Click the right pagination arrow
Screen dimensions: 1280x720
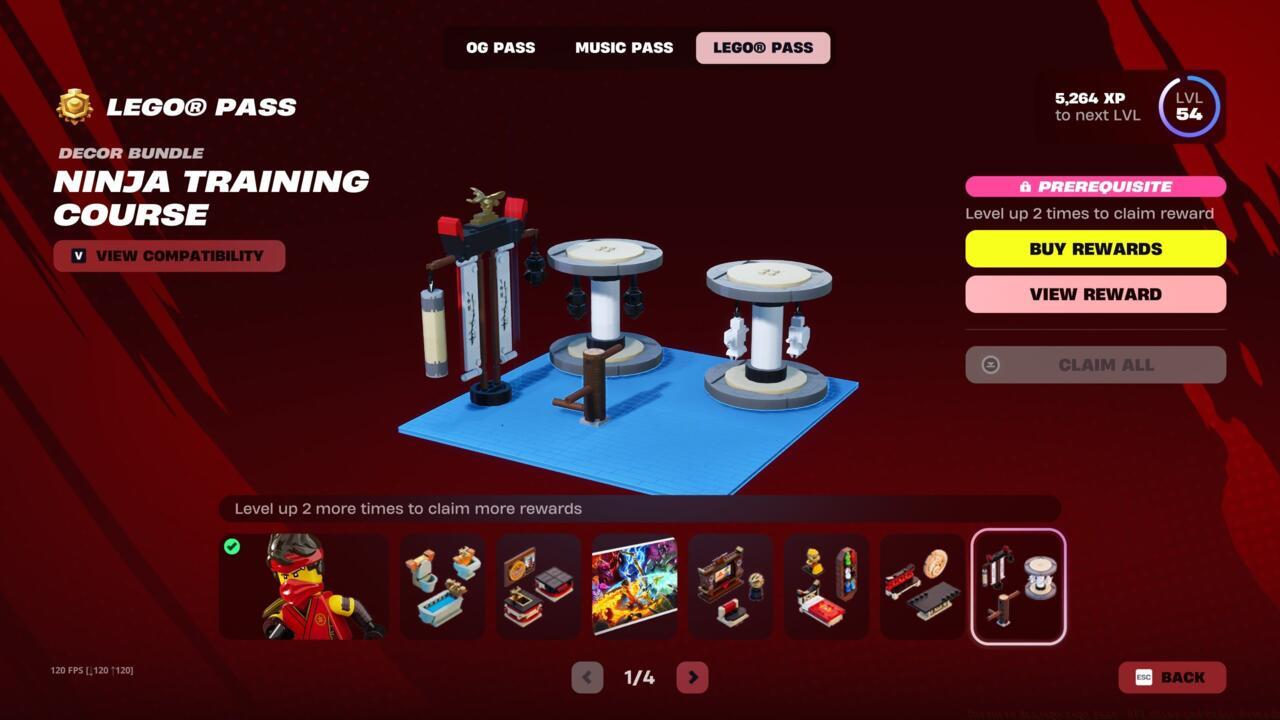[692, 677]
